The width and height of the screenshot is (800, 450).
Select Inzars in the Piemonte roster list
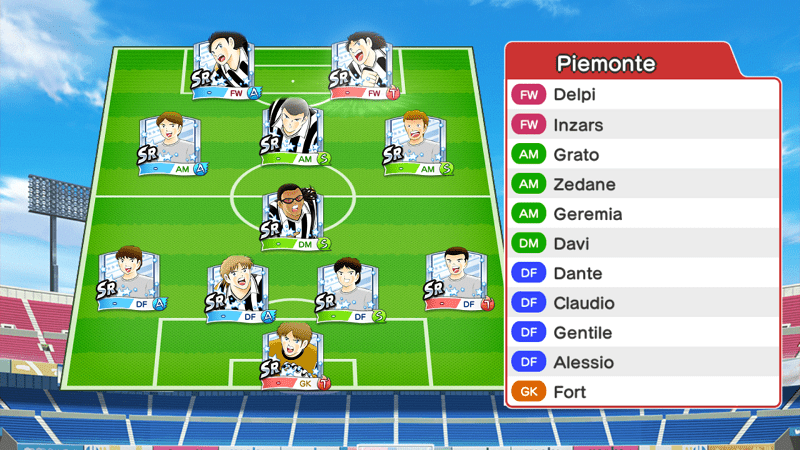point(642,126)
